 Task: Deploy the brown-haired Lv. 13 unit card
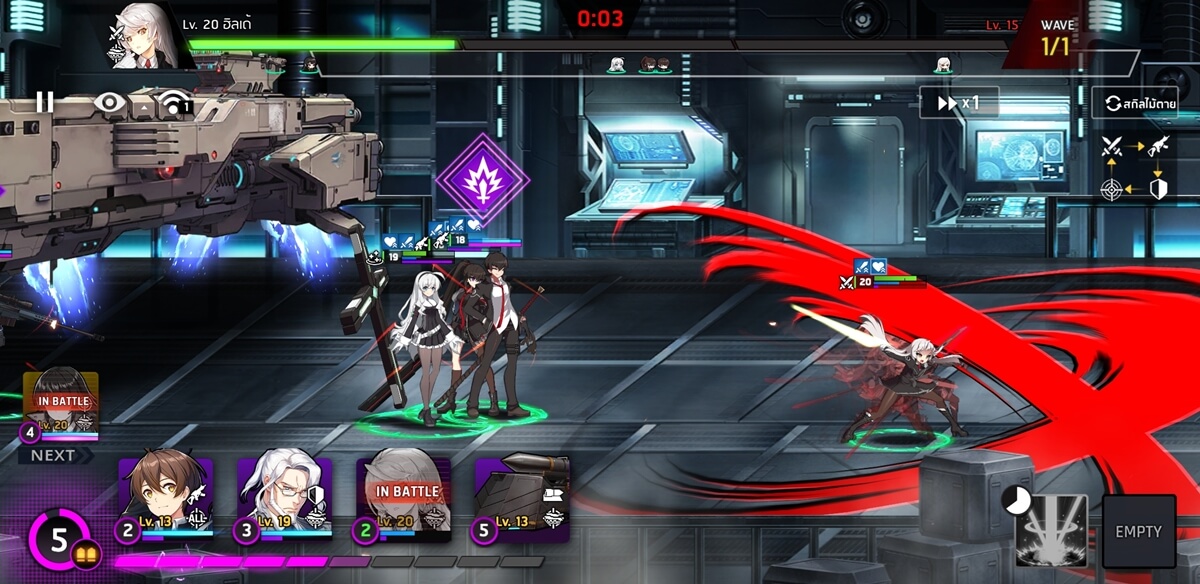(165, 500)
